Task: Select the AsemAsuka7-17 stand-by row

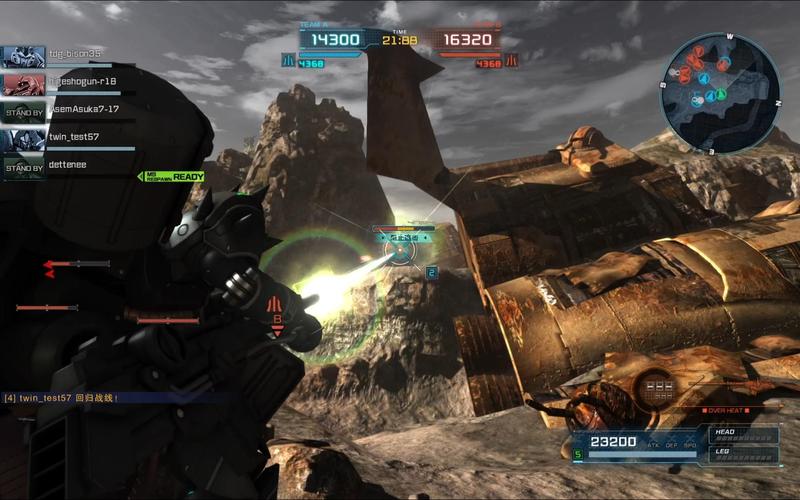Action: pyautogui.click(x=74, y=110)
